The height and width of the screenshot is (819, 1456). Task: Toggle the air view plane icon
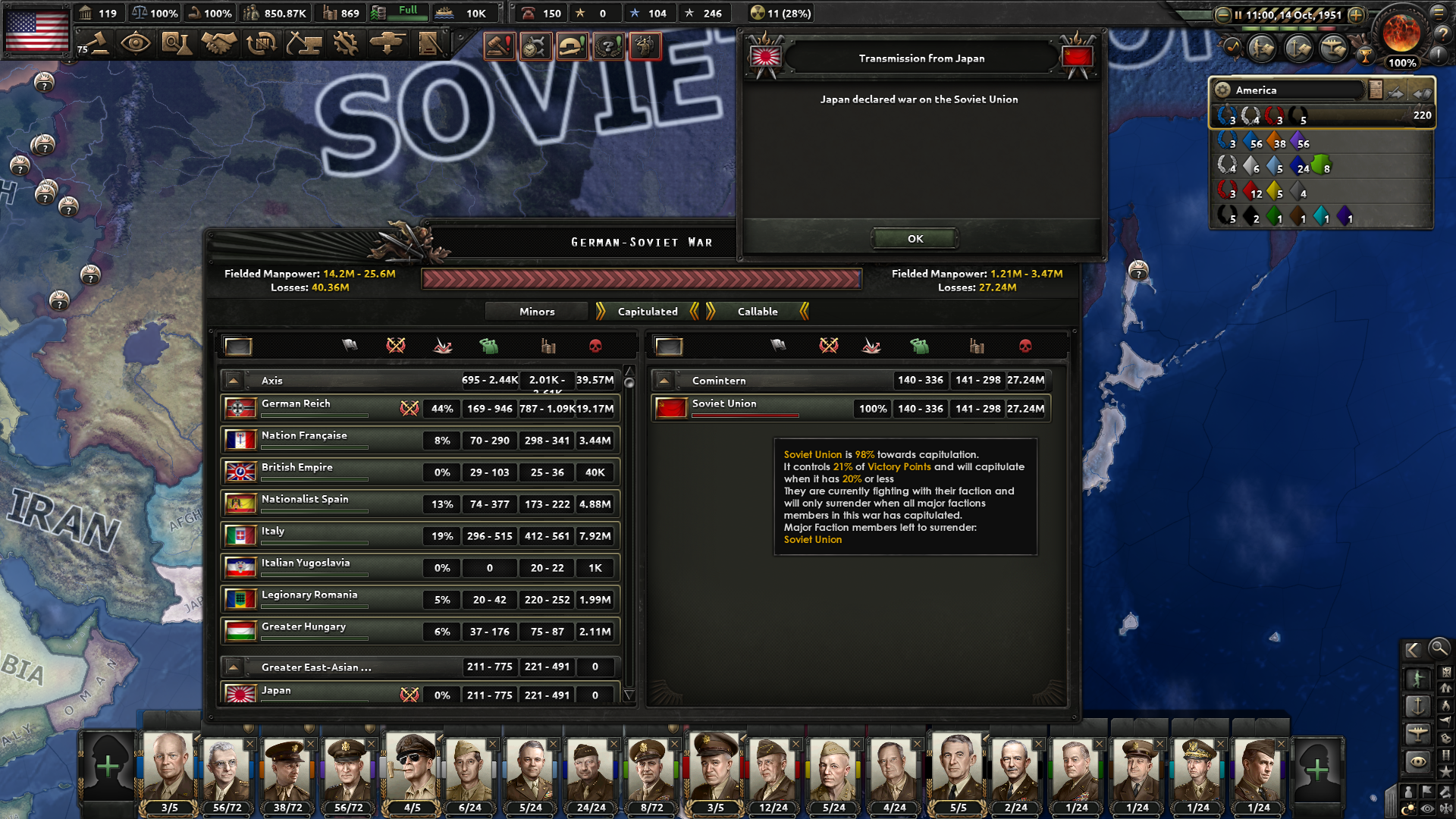point(1417,735)
